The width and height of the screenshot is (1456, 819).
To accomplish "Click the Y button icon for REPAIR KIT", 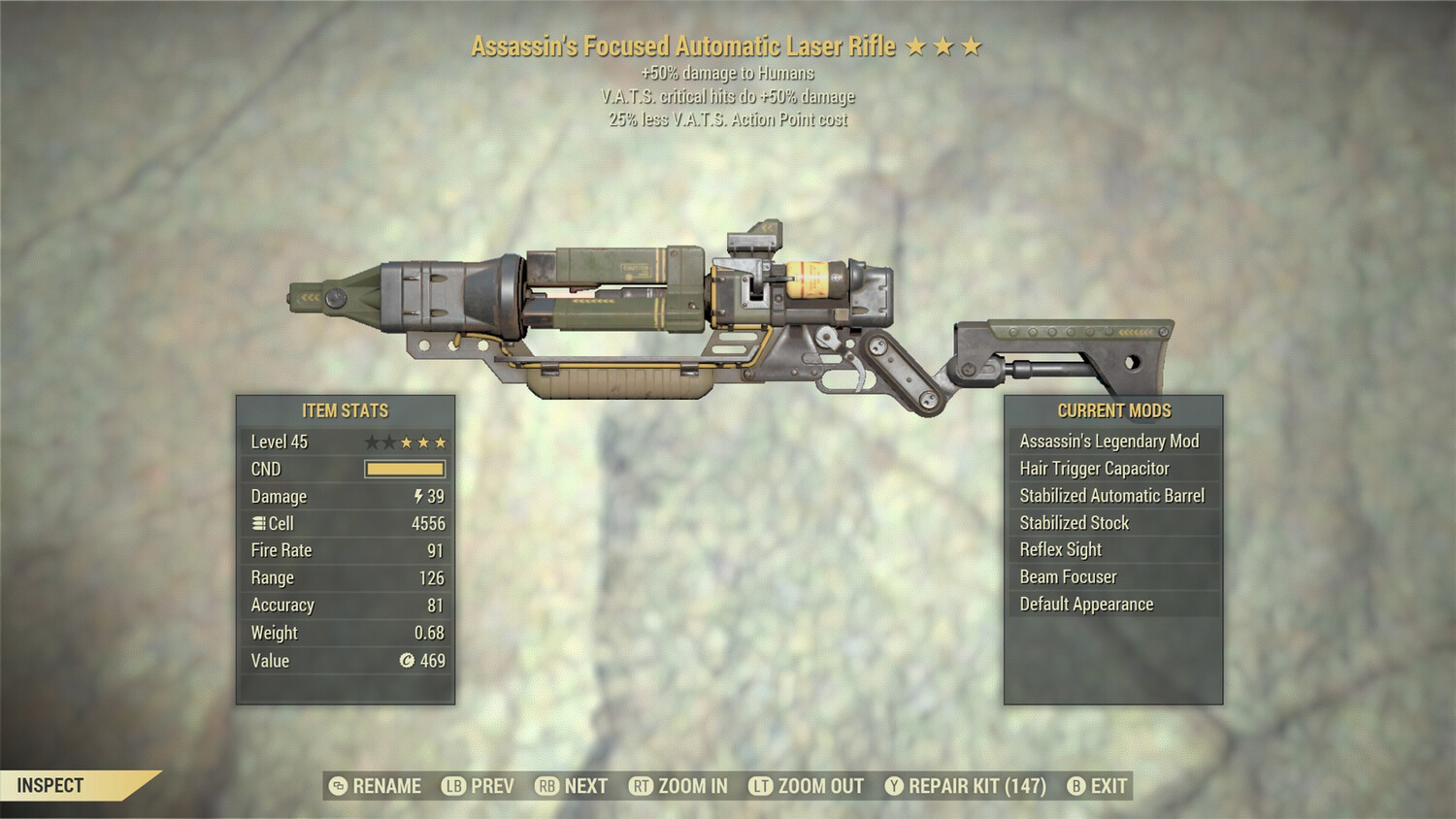I will click(x=895, y=786).
